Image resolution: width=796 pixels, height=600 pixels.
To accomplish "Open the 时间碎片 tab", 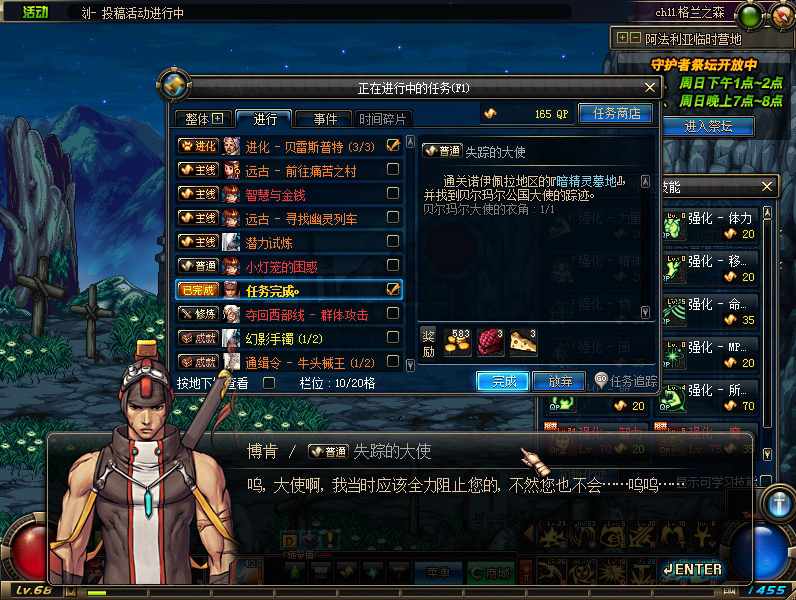I will pos(383,119).
